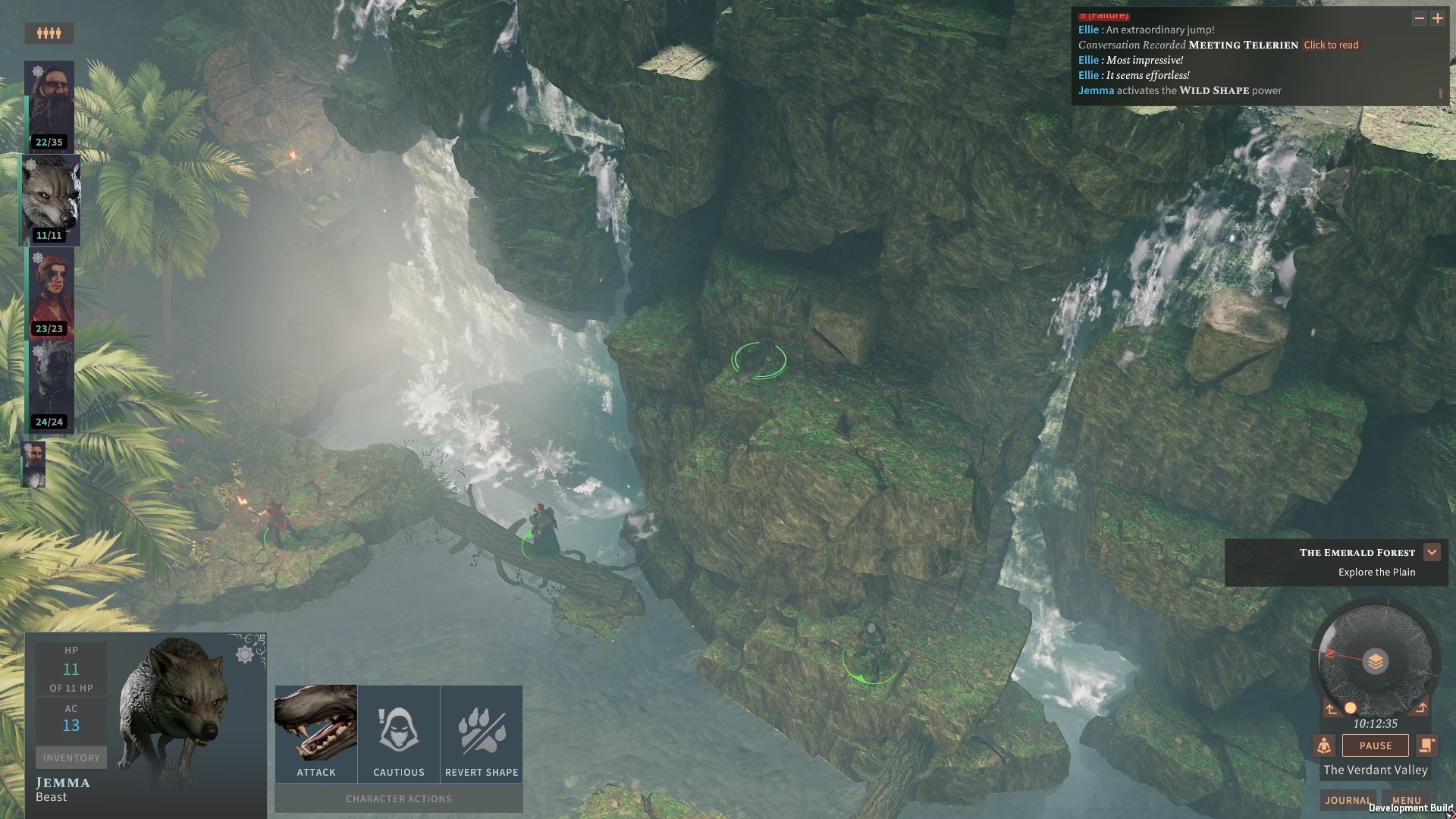Open the long rest meditation icon

pos(1324,745)
